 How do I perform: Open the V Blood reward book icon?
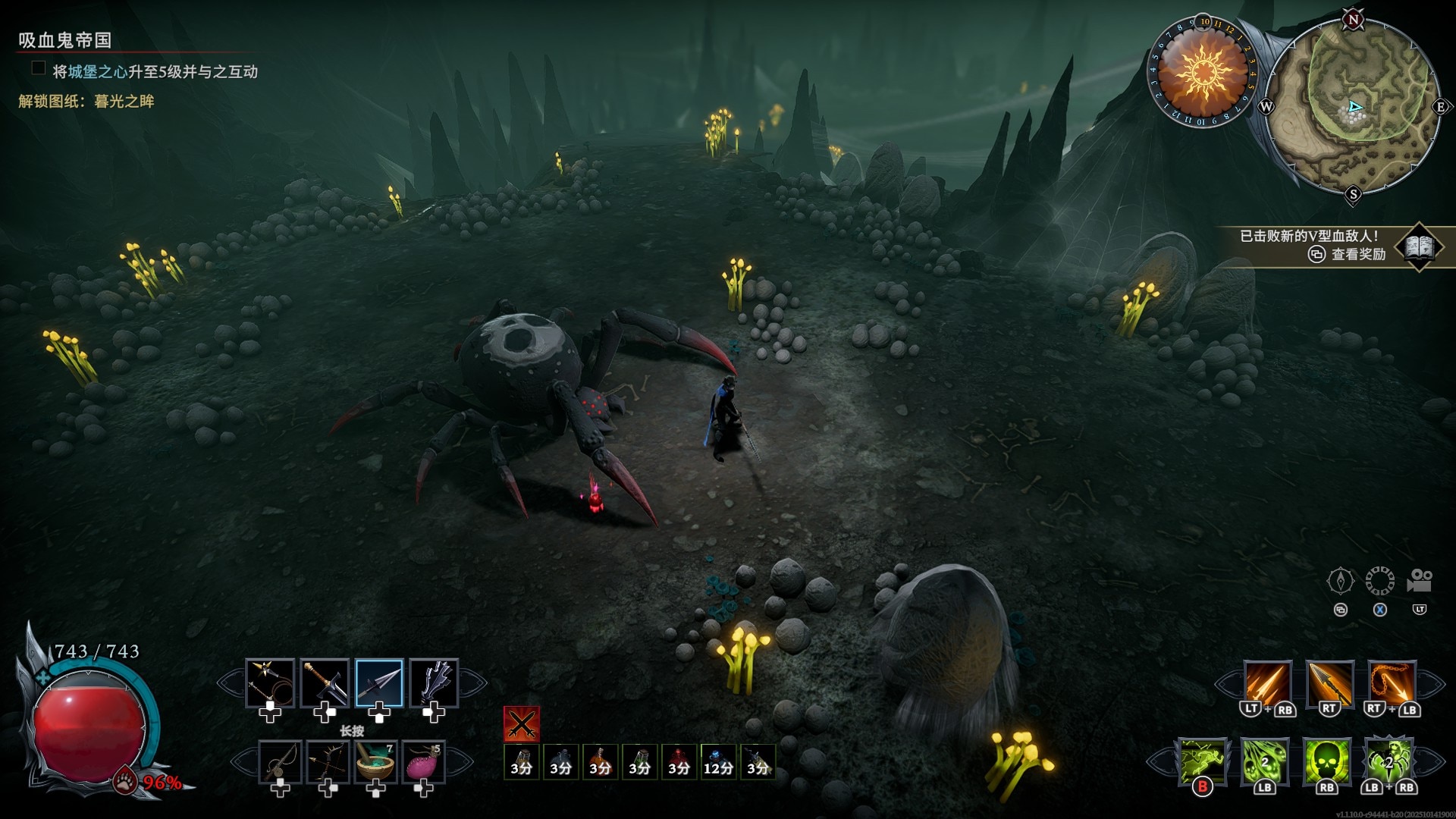click(1420, 246)
